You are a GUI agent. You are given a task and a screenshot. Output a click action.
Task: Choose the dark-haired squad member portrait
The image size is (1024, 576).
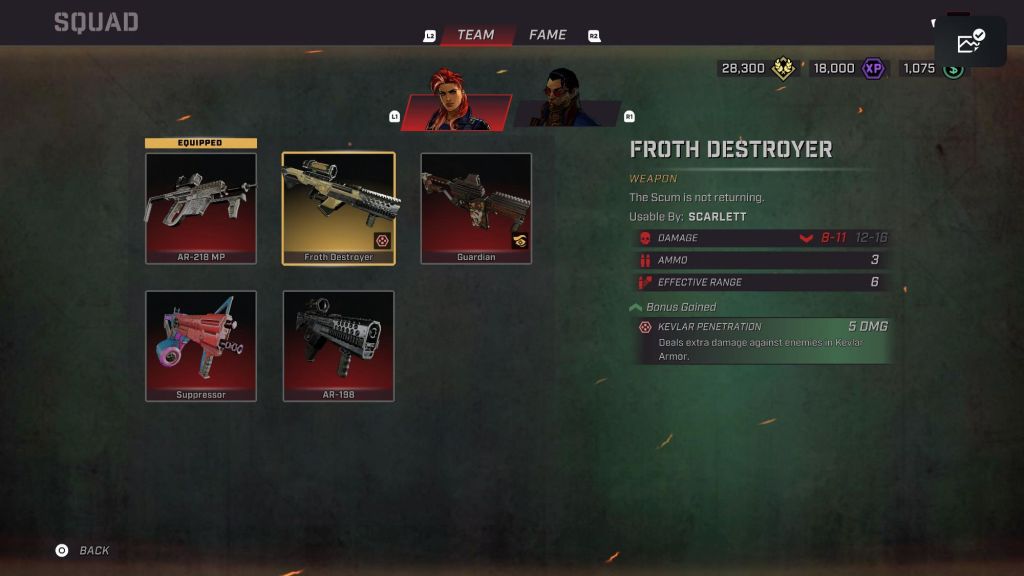point(567,102)
